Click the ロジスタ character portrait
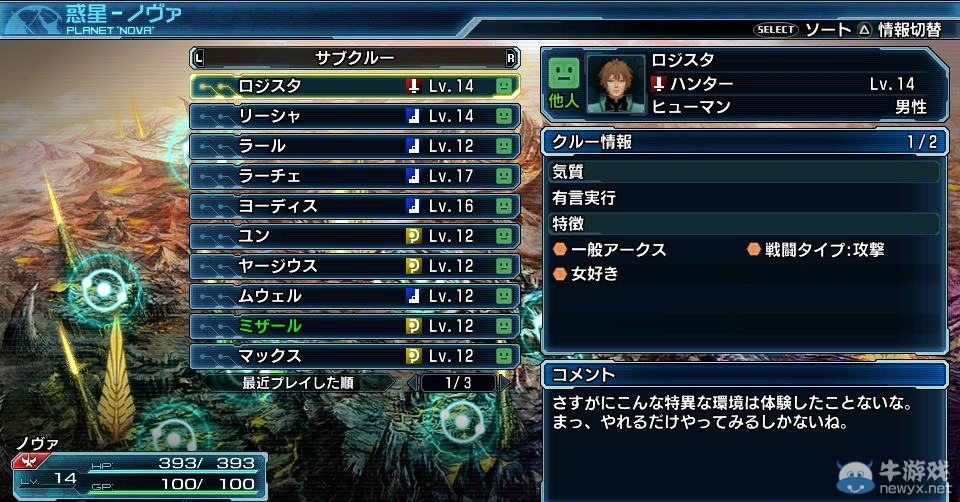The height and width of the screenshot is (502, 960). (x=615, y=84)
